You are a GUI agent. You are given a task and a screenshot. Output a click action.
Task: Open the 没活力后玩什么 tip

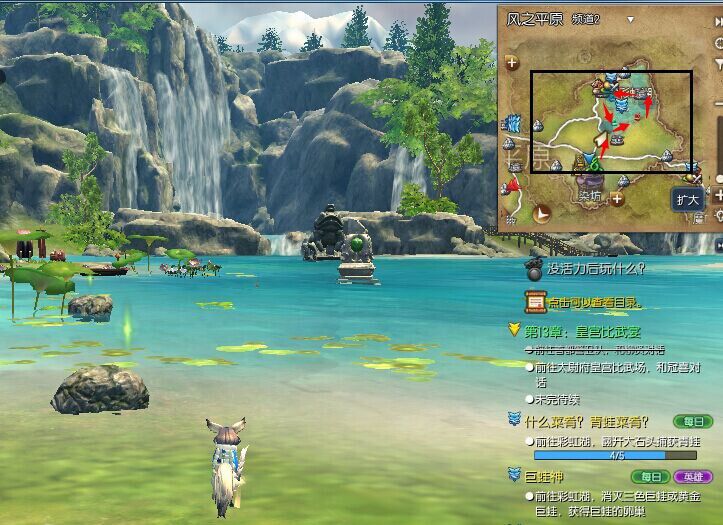tap(595, 268)
